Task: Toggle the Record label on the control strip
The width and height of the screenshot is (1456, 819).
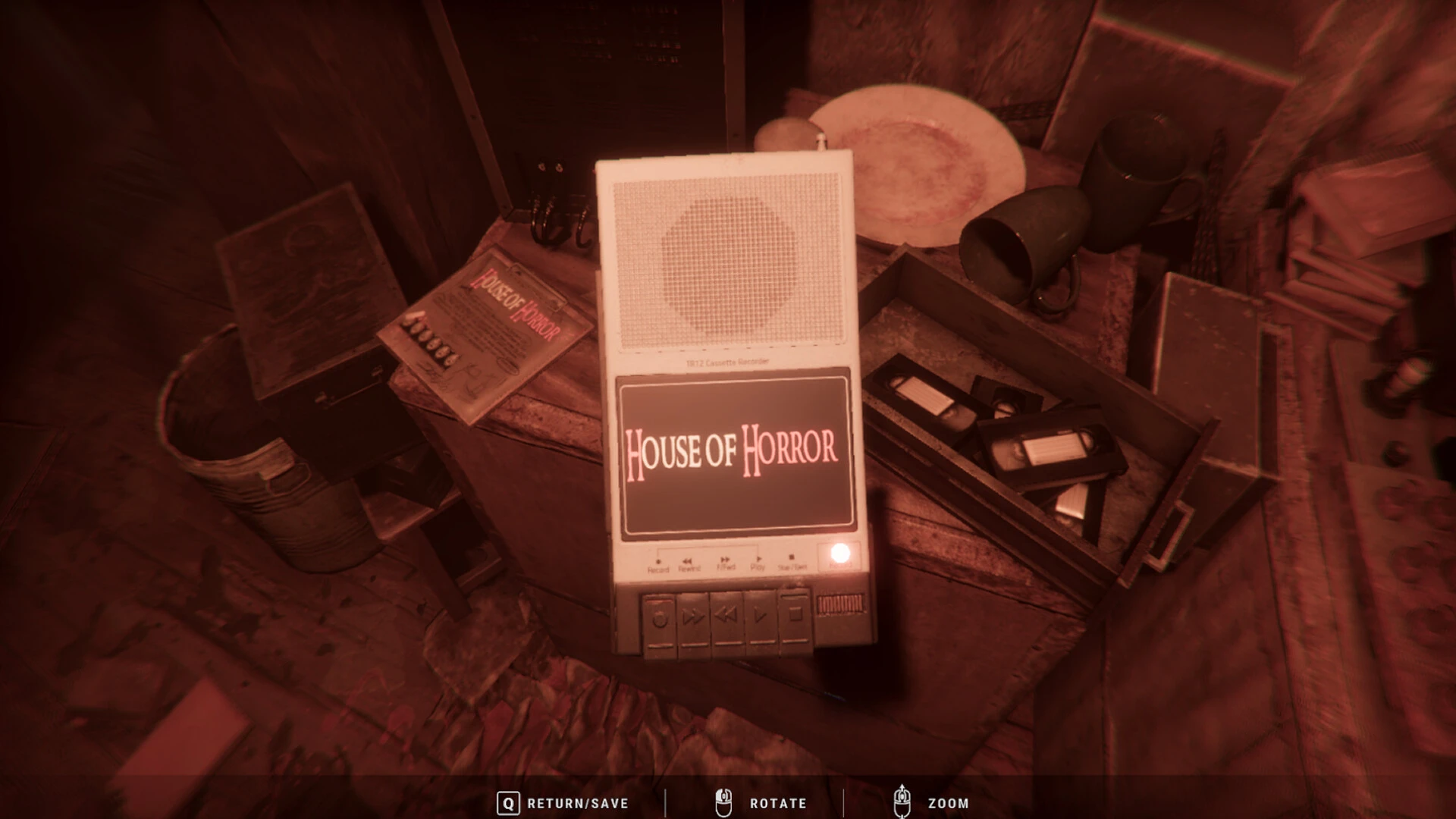Action: (658, 569)
